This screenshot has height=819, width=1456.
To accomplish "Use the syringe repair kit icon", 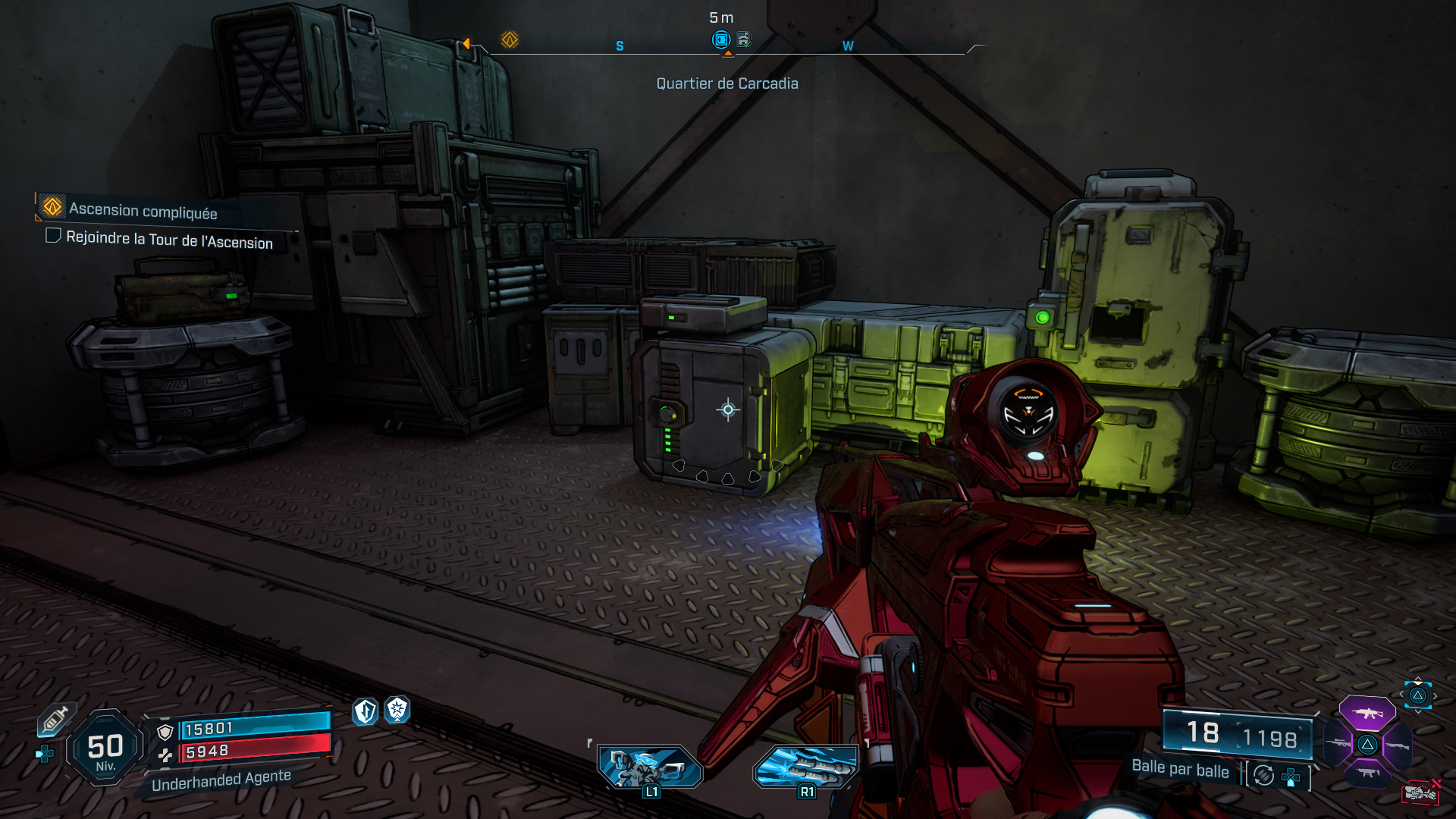I will 55,719.
